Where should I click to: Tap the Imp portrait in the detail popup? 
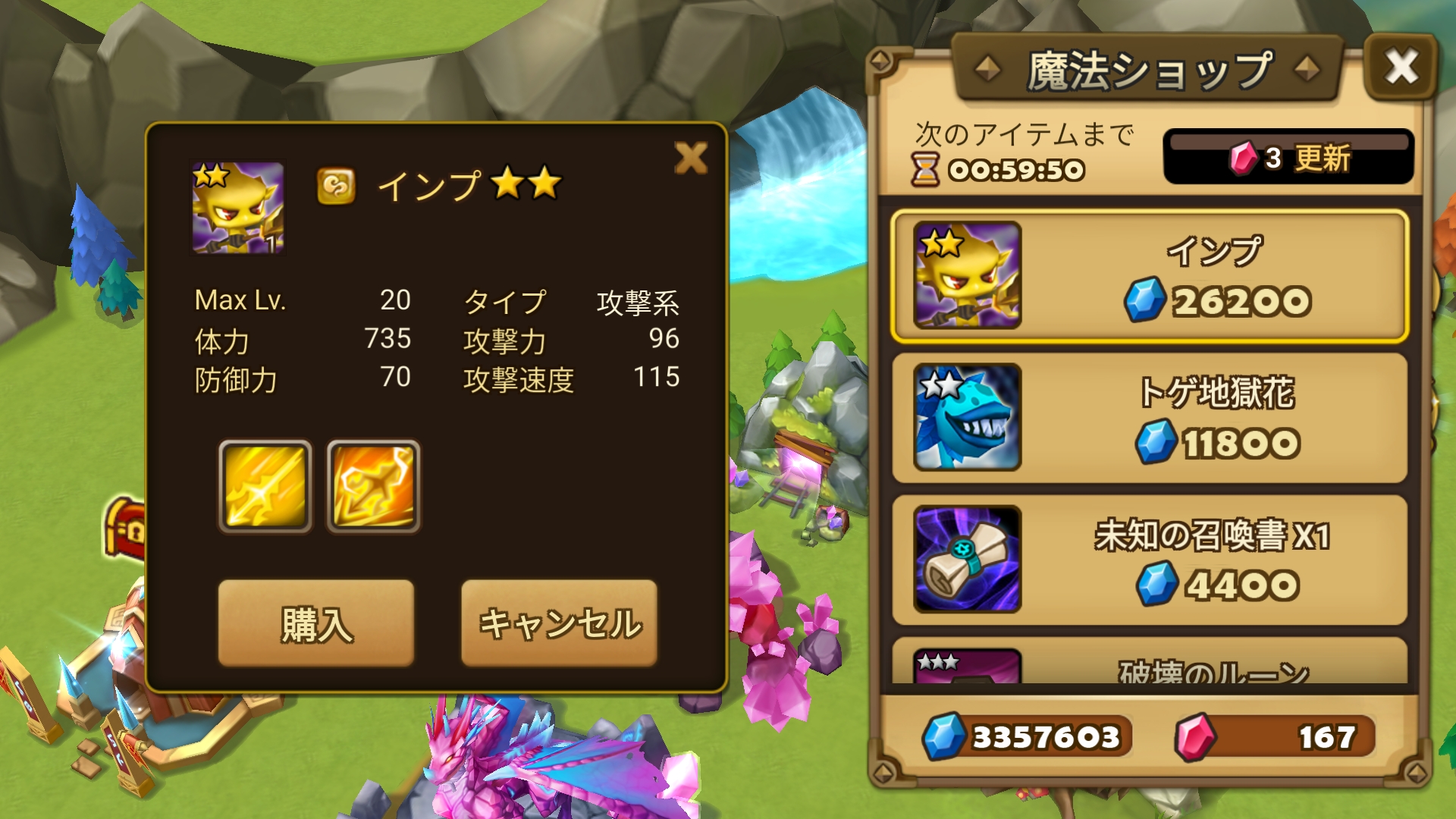click(x=237, y=207)
